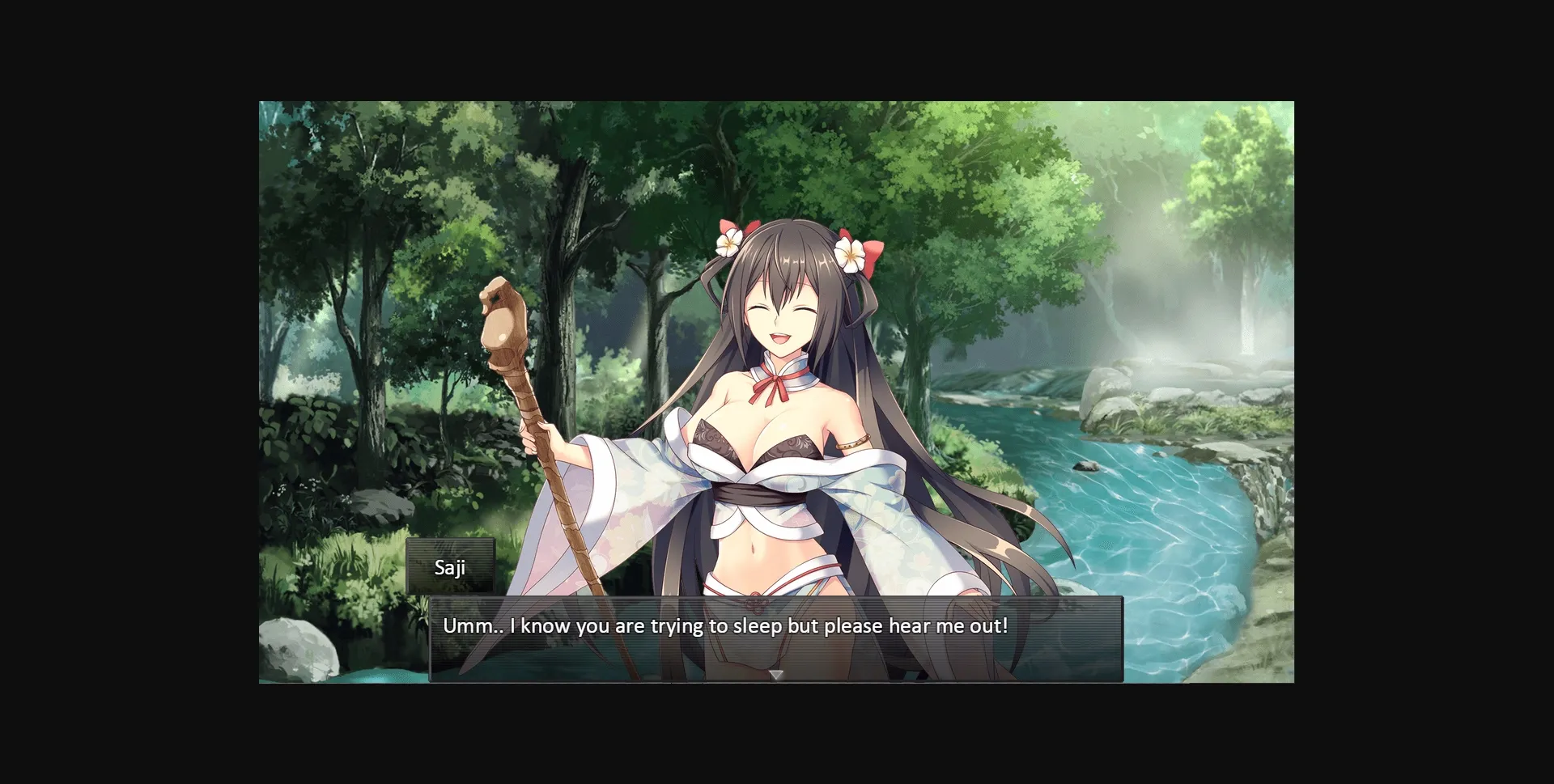This screenshot has width=1554, height=784.
Task: Click the dialogue text line
Action: (x=724, y=625)
